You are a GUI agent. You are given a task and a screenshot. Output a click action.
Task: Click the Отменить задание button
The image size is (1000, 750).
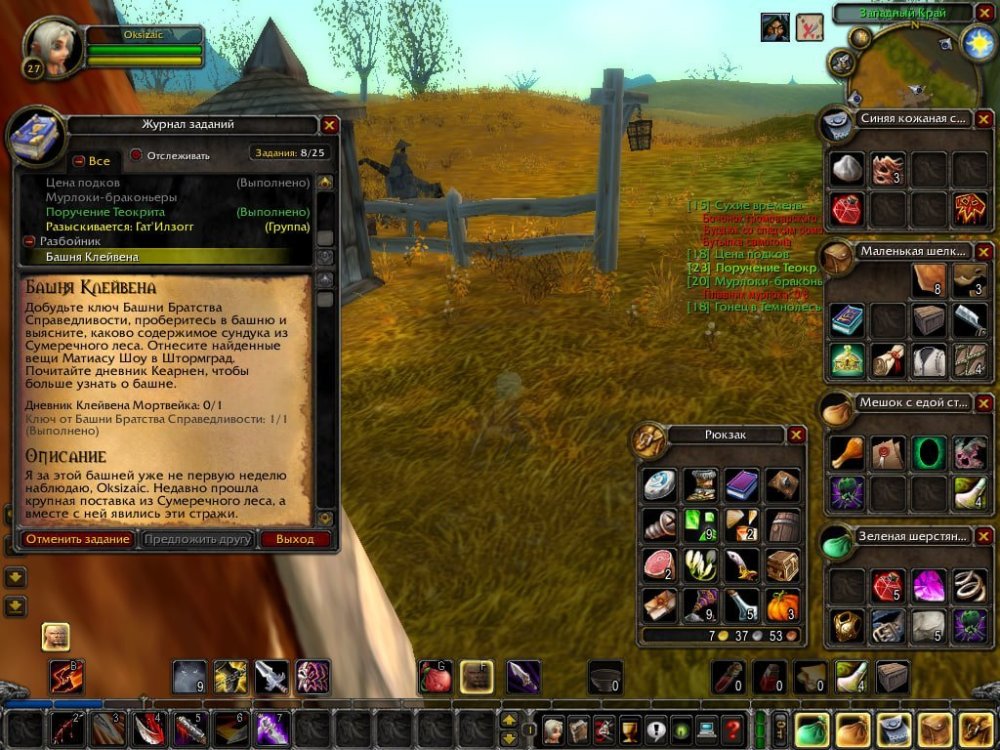click(x=78, y=539)
